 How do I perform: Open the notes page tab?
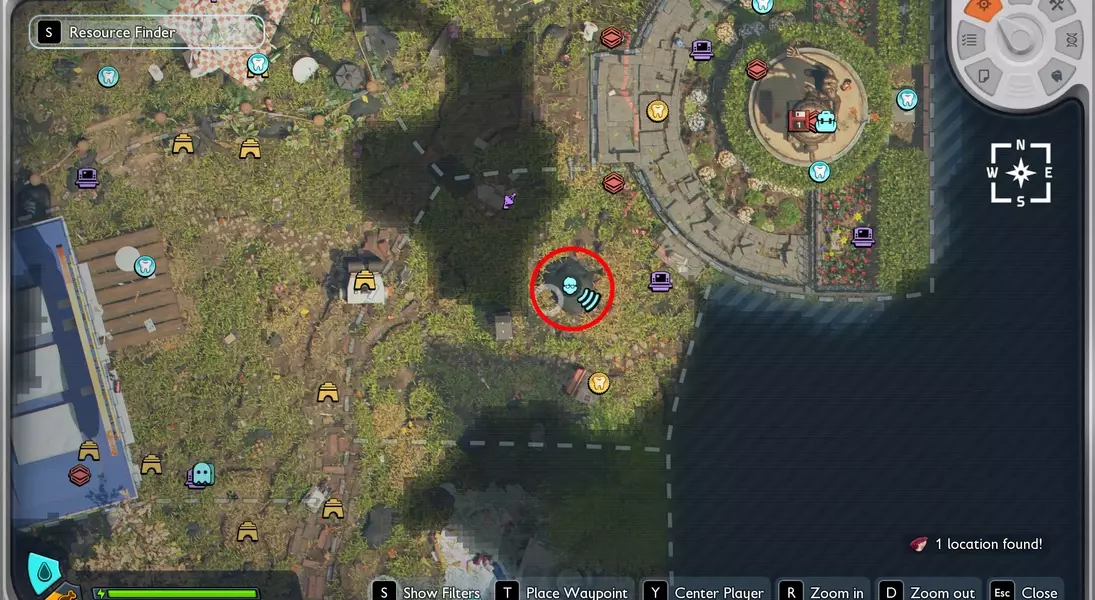click(984, 74)
